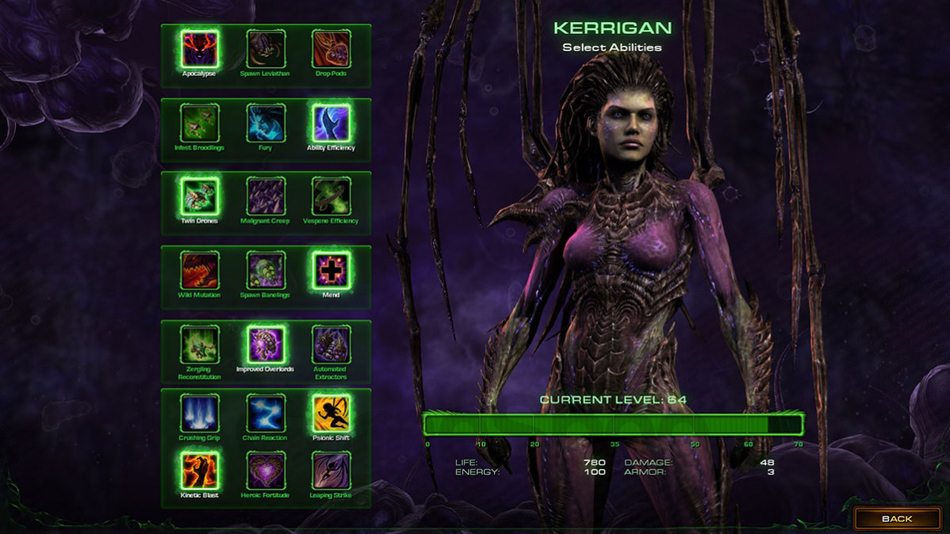Choose the Spawn Banelings ability
This screenshot has height=534, width=950.
tap(265, 270)
